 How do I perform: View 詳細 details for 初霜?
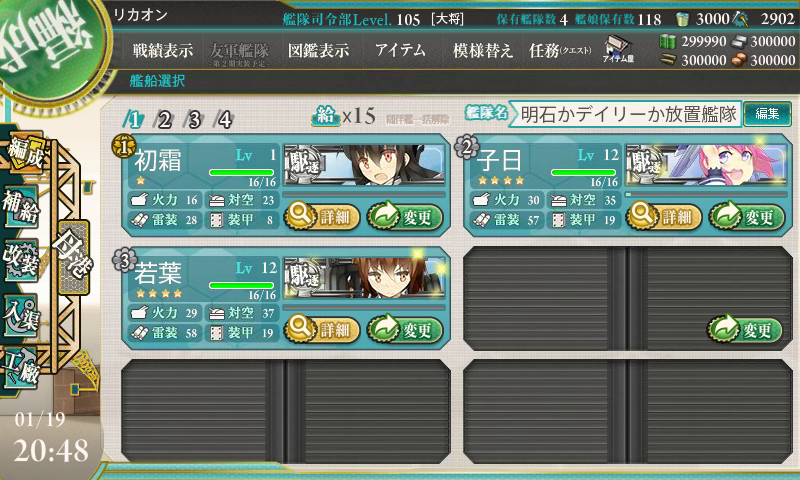[320, 215]
